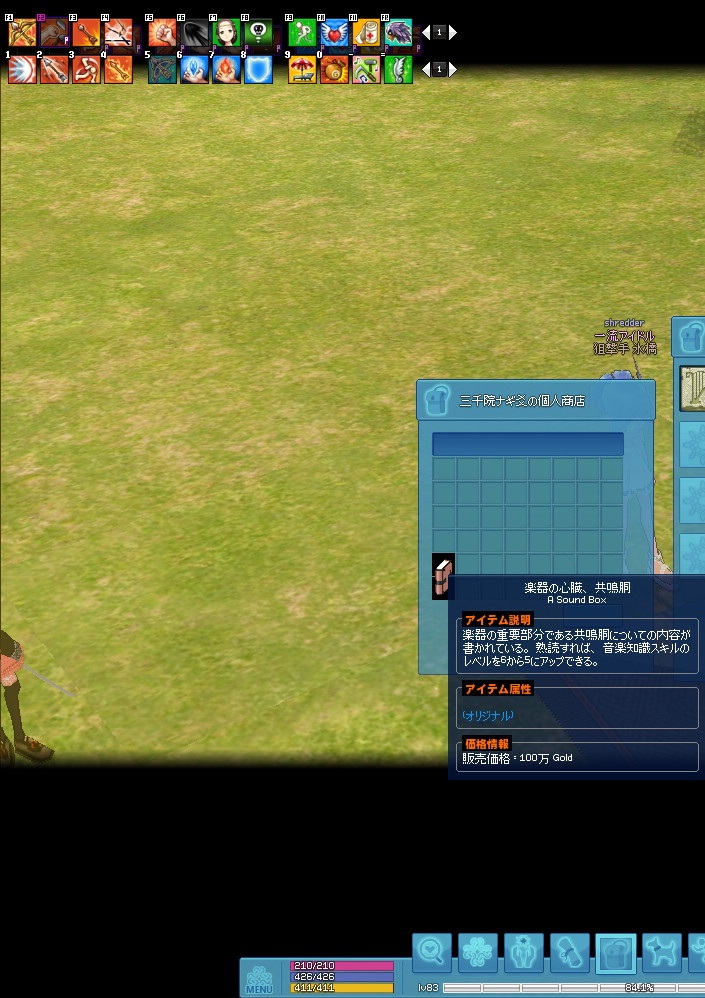Open the rolled scroll quest icon
The height and width of the screenshot is (998, 705).
click(570, 953)
